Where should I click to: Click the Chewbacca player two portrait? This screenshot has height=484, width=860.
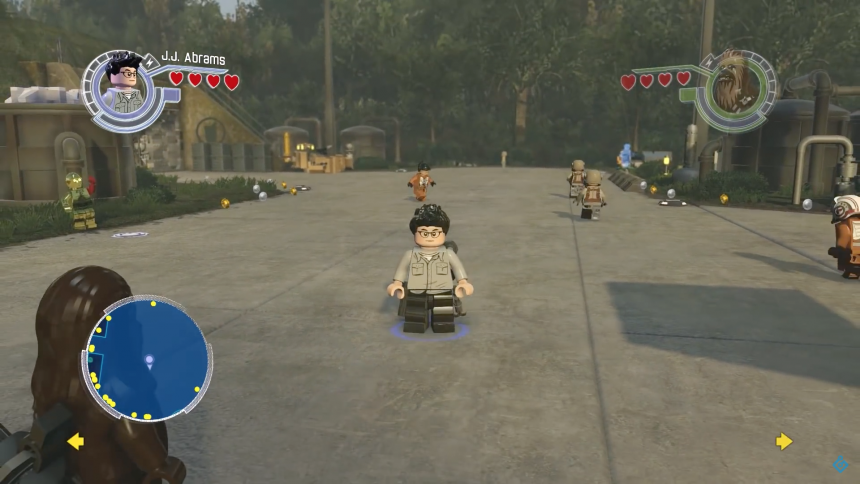tap(735, 86)
